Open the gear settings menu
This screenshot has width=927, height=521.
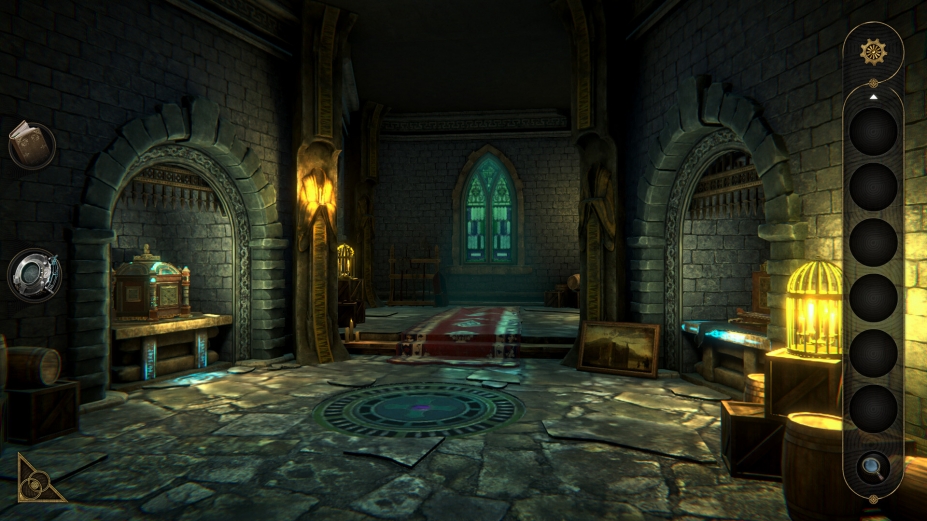click(x=873, y=50)
